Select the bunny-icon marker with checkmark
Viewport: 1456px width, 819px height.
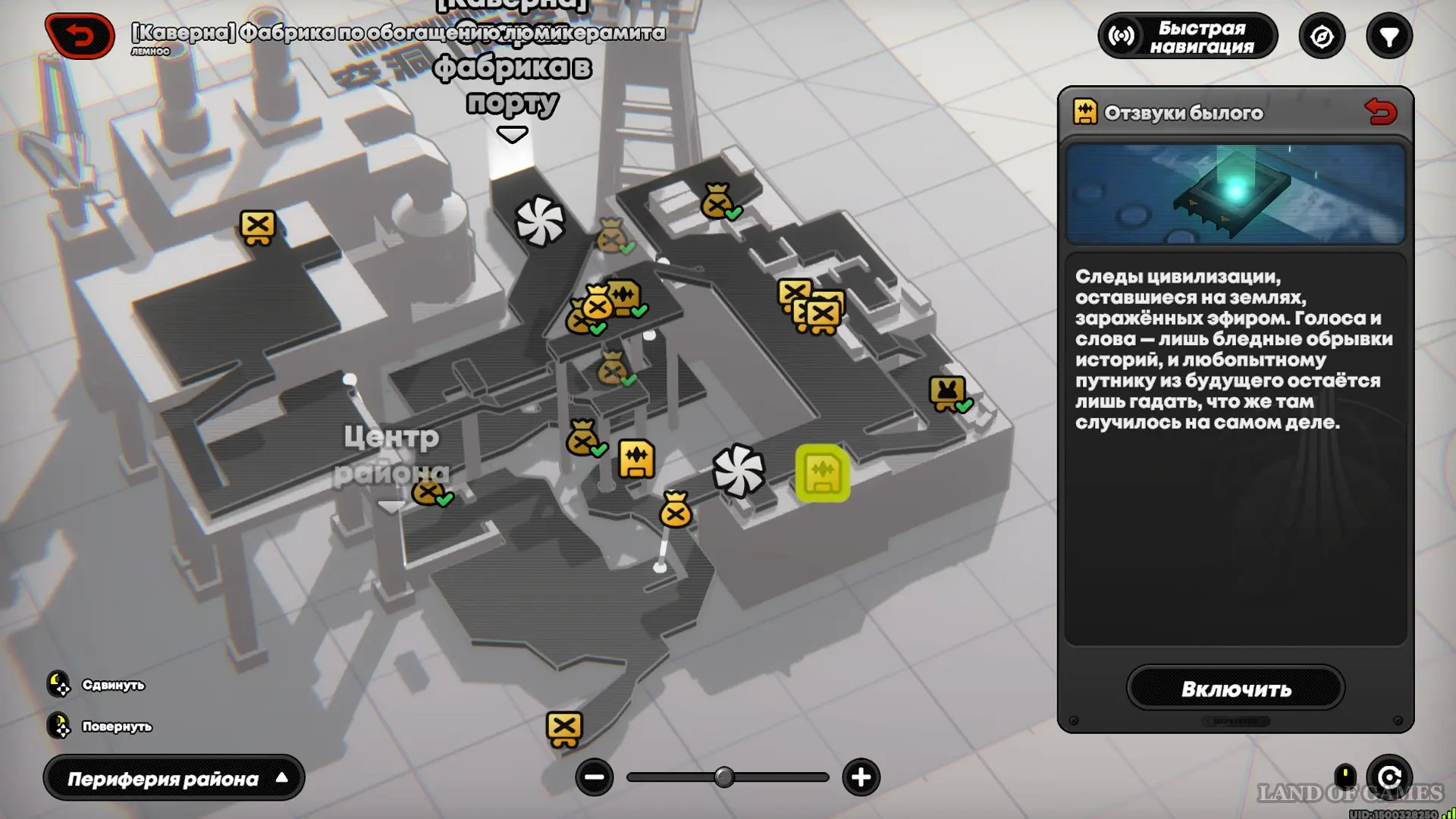947,393
